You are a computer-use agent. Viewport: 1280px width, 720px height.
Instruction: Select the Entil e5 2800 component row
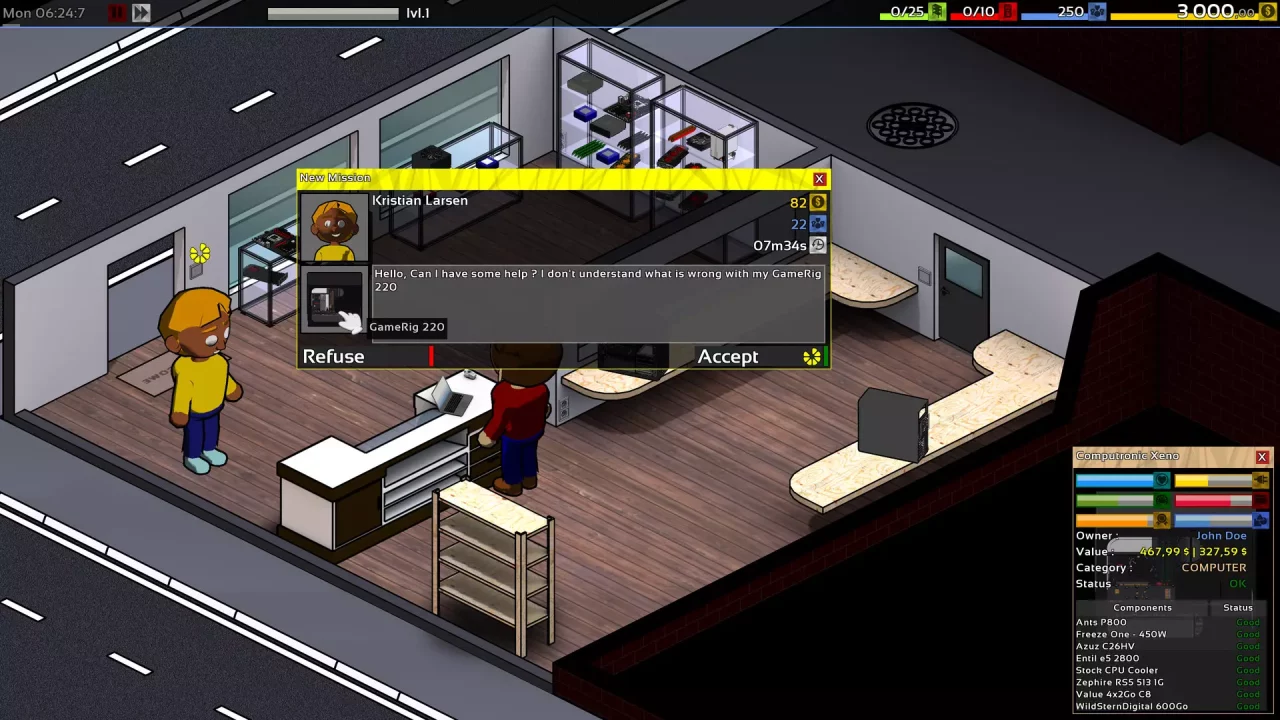(1107, 658)
